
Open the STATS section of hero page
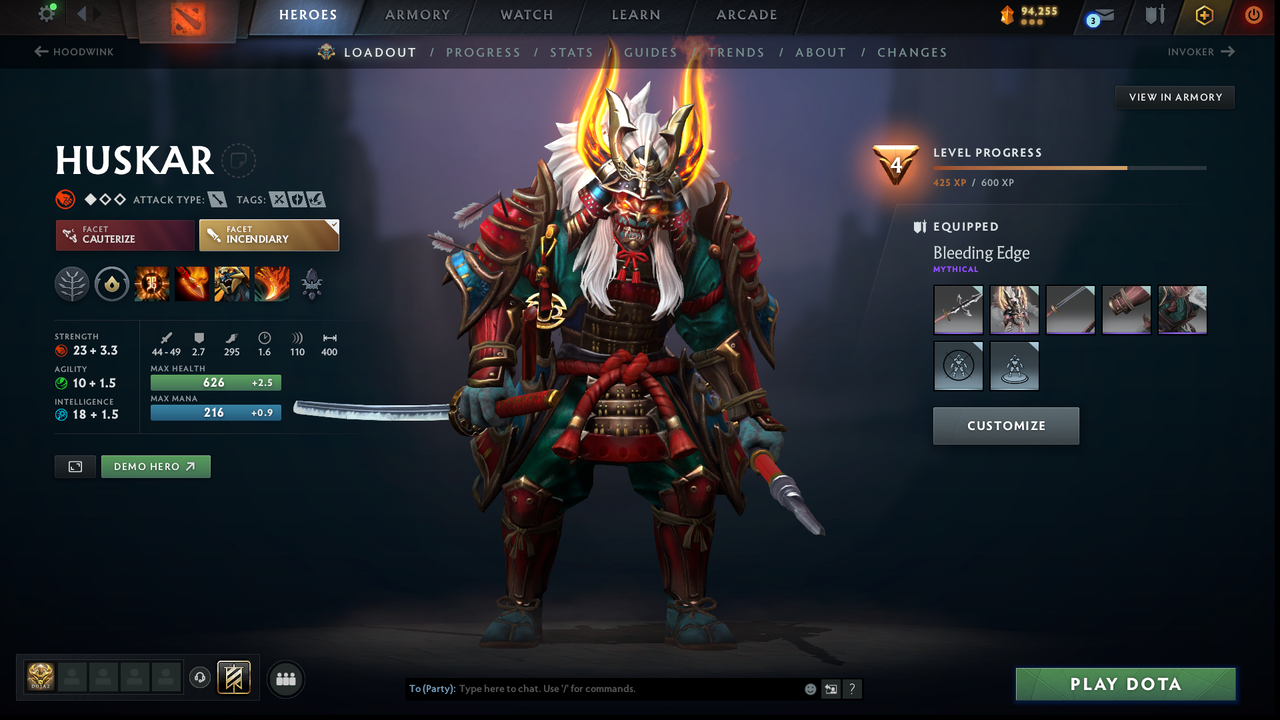571,52
